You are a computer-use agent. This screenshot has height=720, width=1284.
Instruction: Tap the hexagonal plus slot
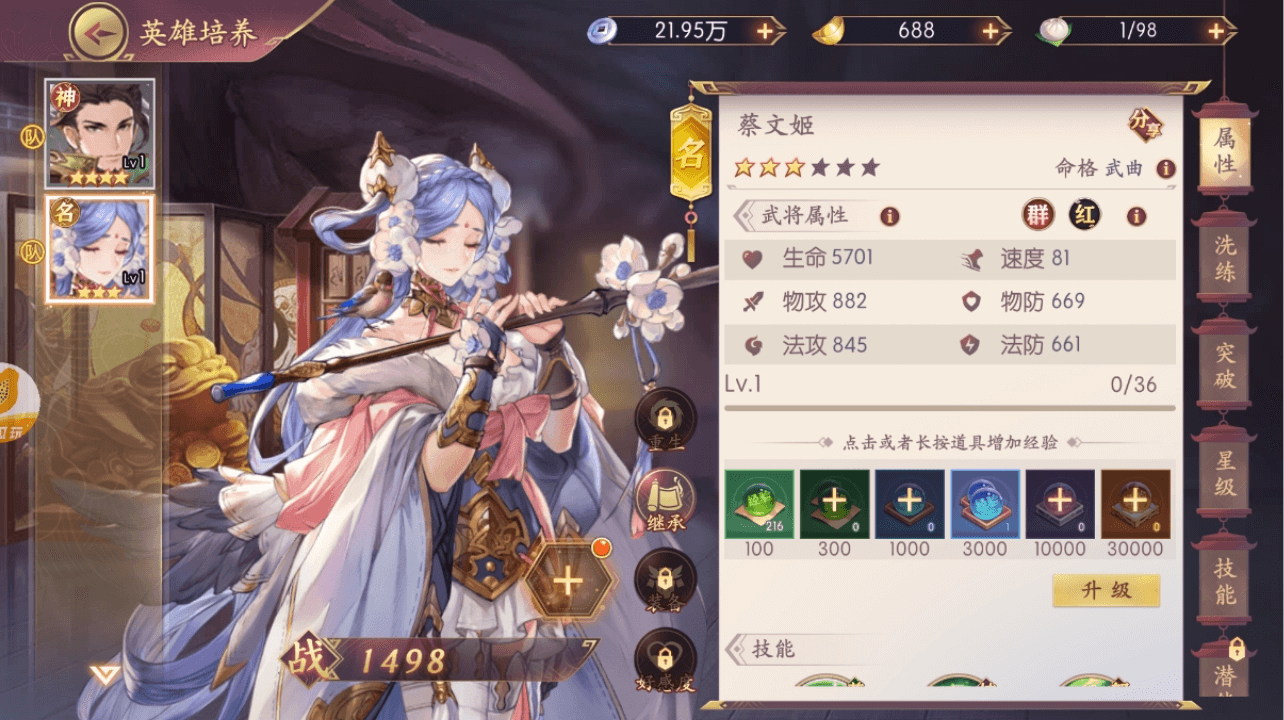(x=567, y=581)
